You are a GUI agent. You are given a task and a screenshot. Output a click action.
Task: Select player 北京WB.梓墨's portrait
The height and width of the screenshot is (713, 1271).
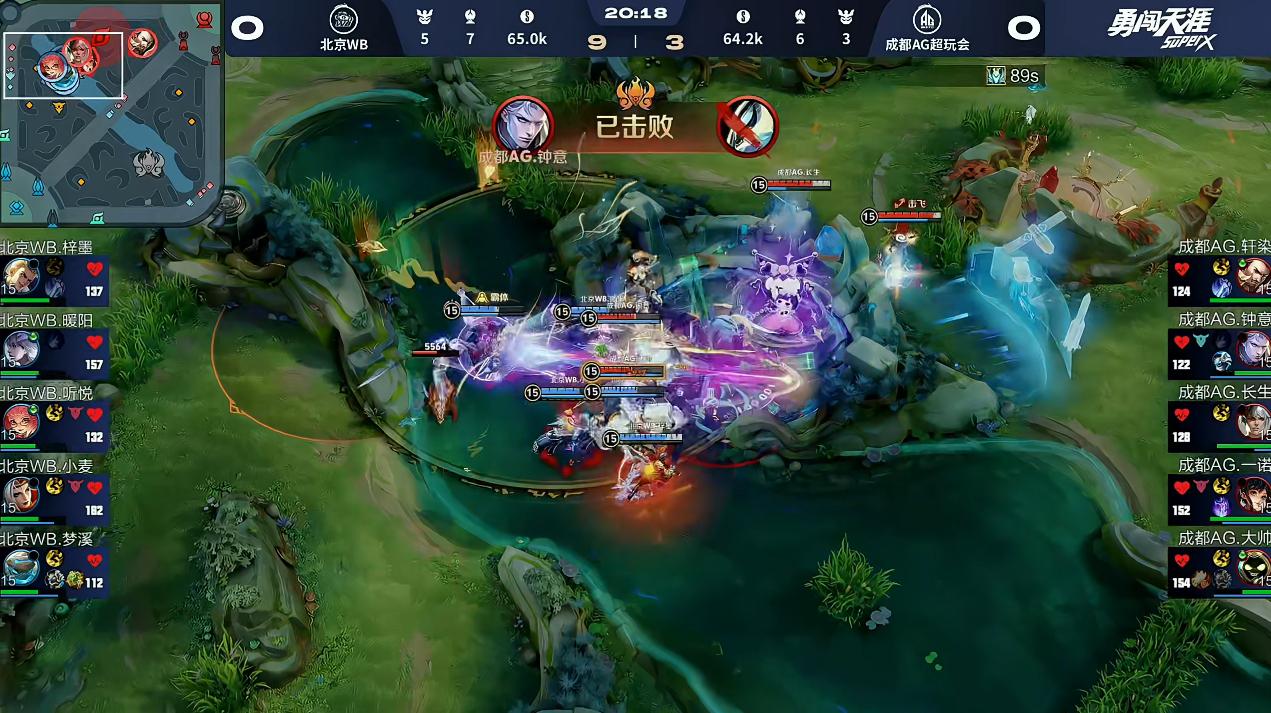click(x=20, y=275)
